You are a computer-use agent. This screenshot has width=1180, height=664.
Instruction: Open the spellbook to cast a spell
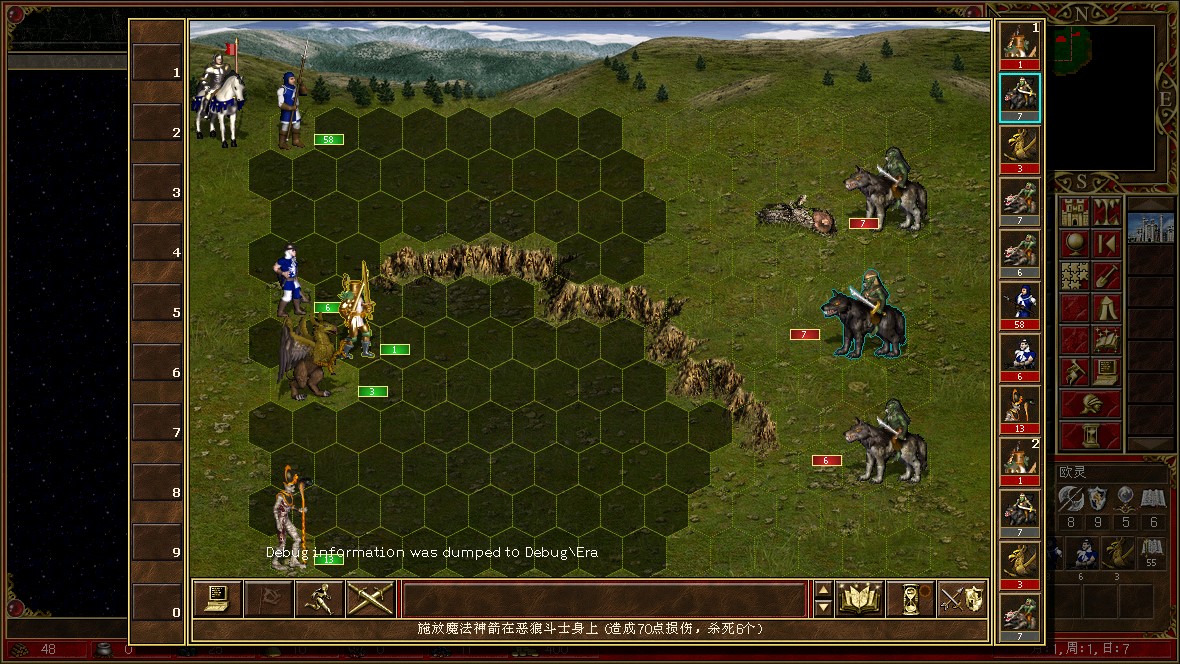[859, 598]
